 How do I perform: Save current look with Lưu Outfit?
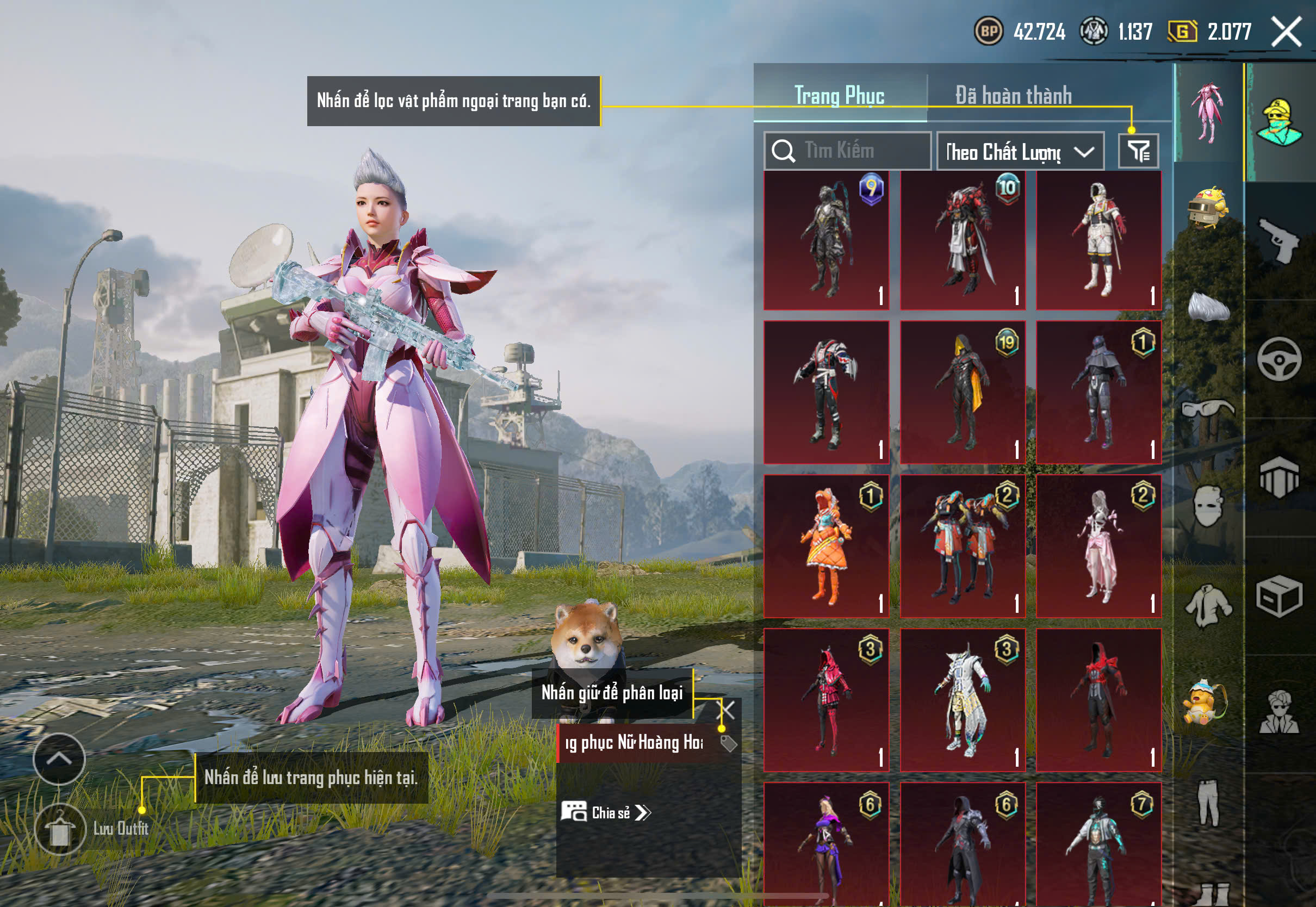pyautogui.click(x=60, y=830)
